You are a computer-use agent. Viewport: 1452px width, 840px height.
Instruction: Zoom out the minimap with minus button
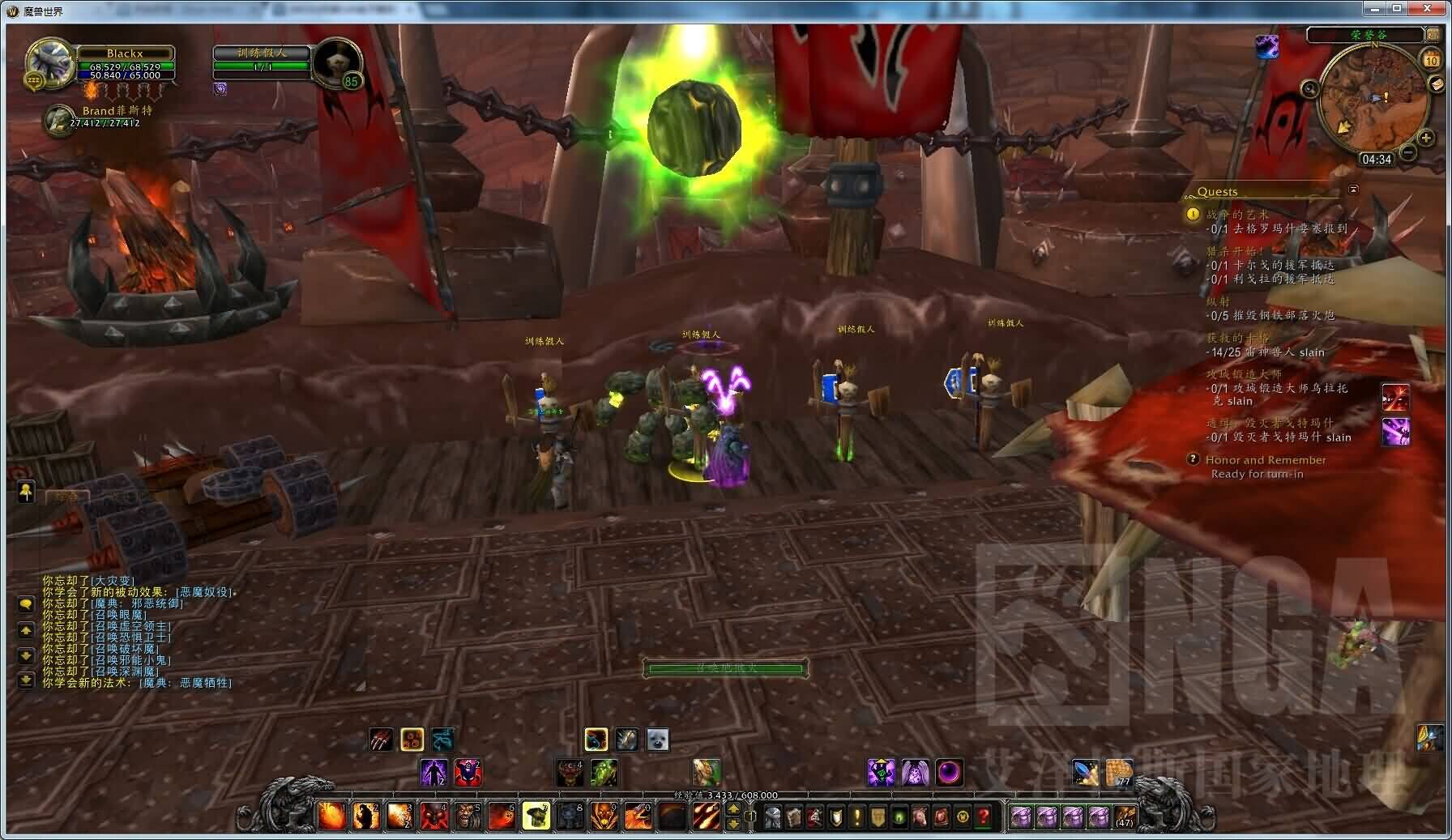(1408, 151)
